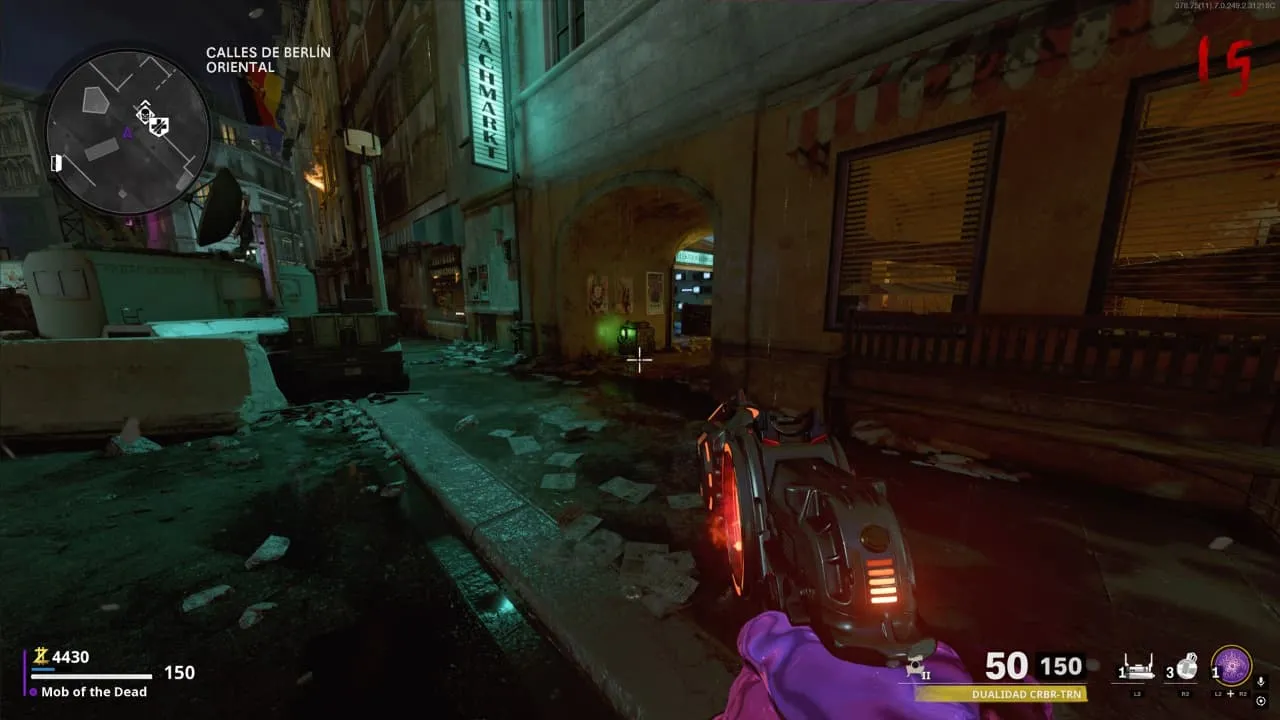The width and height of the screenshot is (1280, 720).
Task: Choose the lethal grenade icon
Action: 1186,667
